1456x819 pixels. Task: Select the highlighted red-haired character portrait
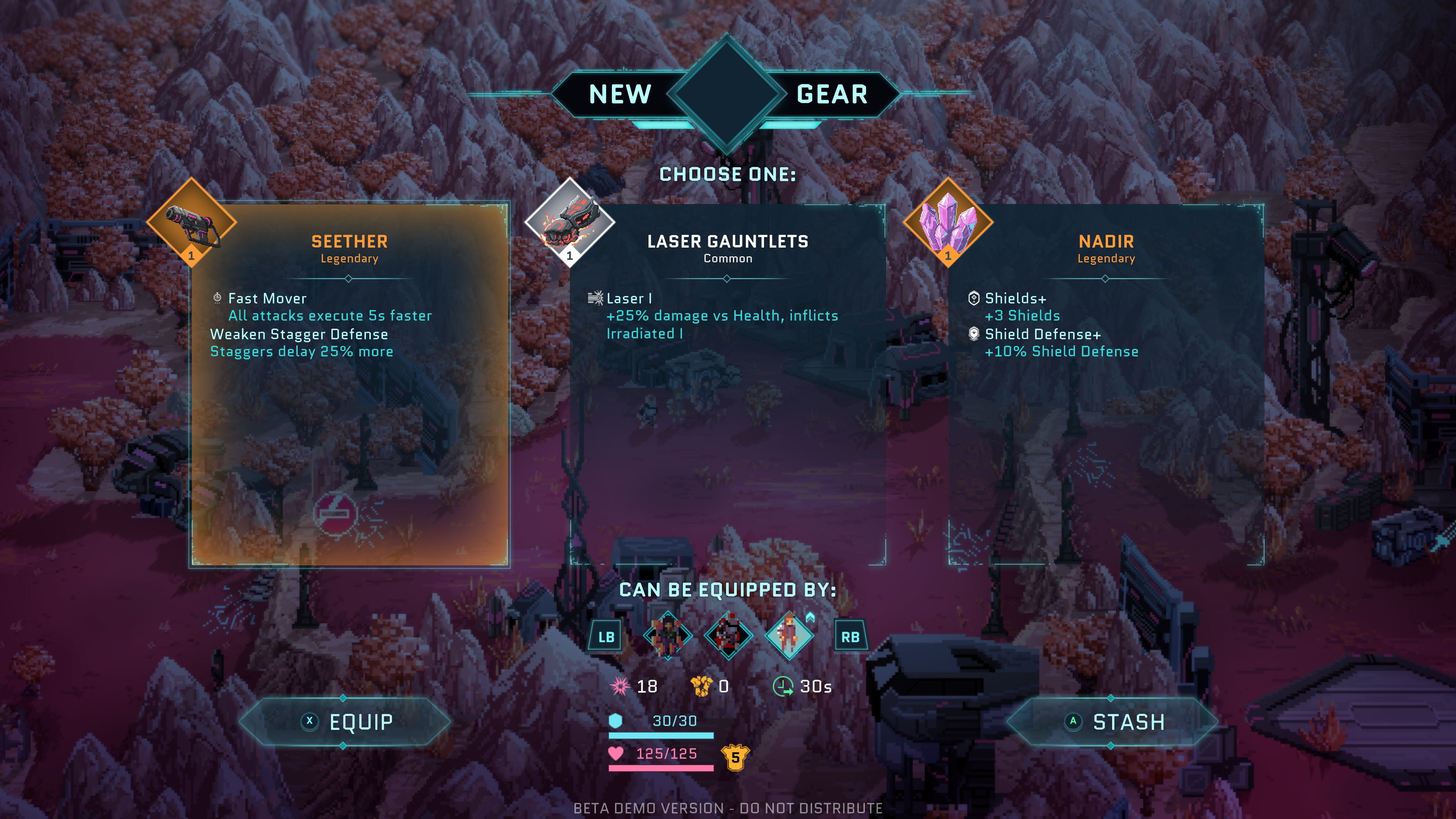pyautogui.click(x=789, y=635)
